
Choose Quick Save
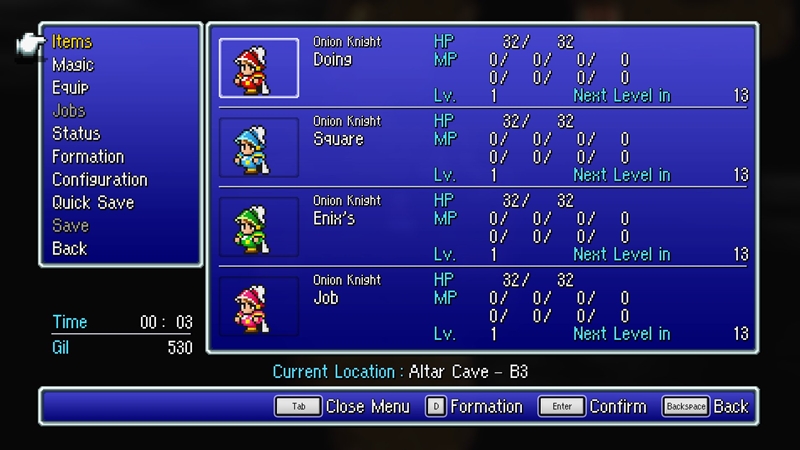(93, 203)
